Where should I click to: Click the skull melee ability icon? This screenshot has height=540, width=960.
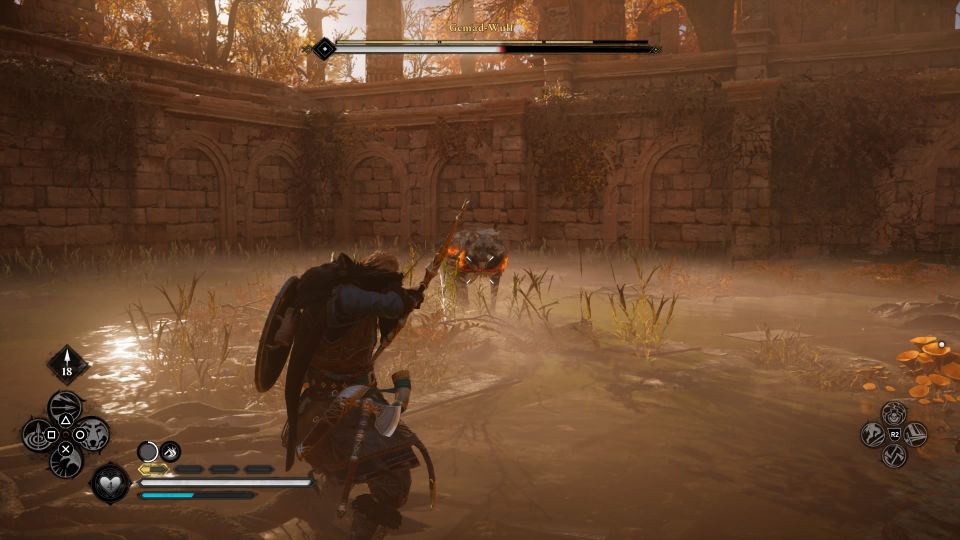tap(893, 412)
